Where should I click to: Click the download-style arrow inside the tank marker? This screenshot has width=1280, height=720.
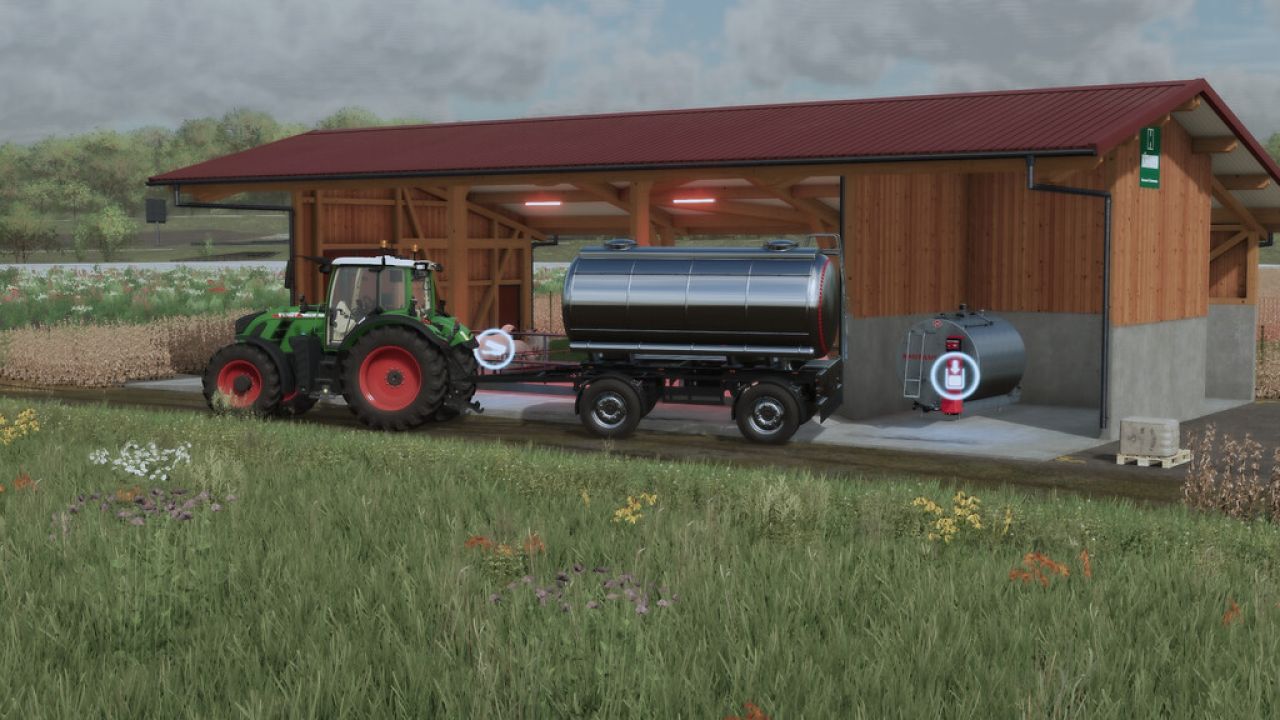click(x=954, y=368)
